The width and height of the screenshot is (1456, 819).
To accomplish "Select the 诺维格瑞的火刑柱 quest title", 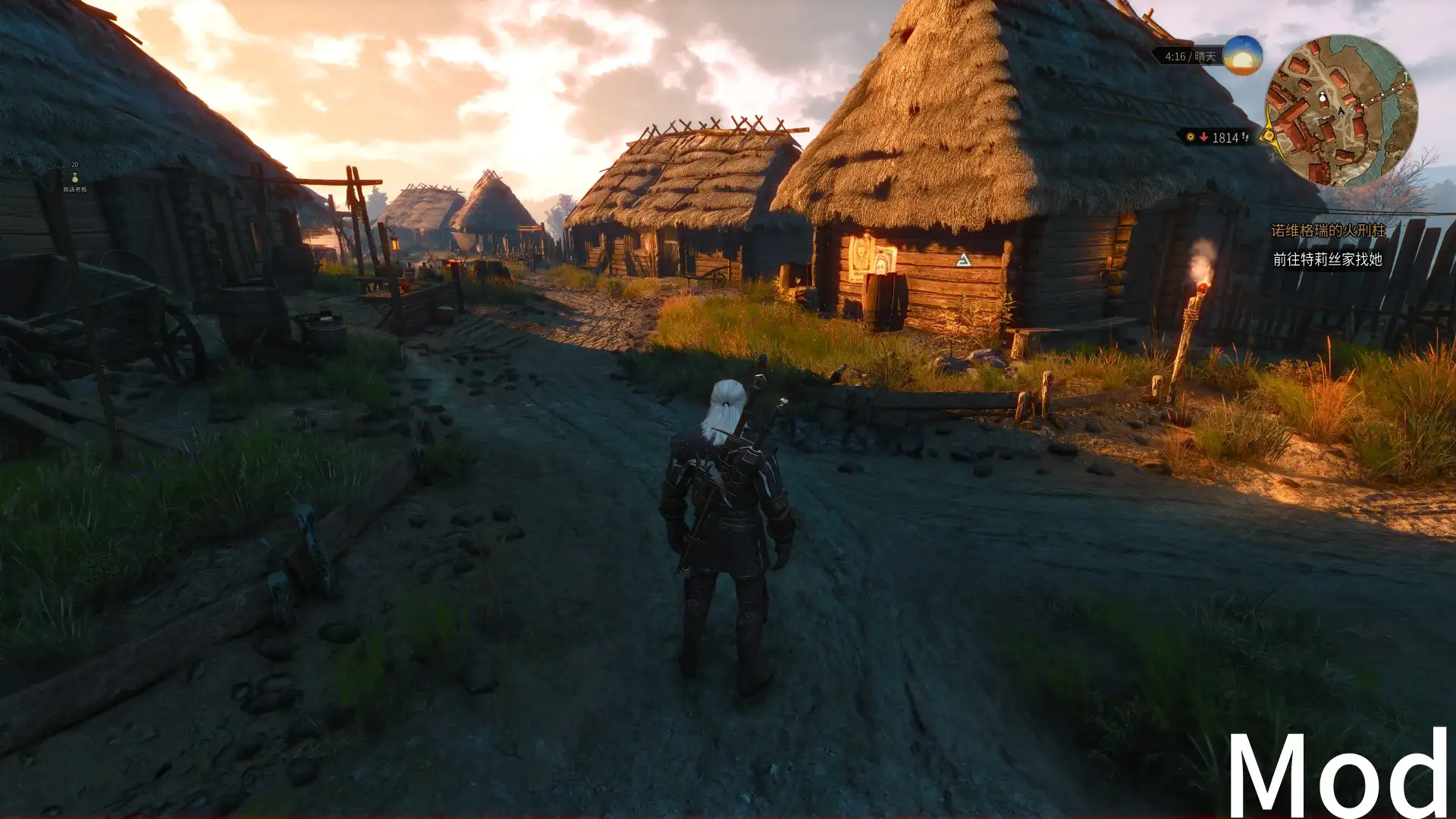I will (1328, 231).
